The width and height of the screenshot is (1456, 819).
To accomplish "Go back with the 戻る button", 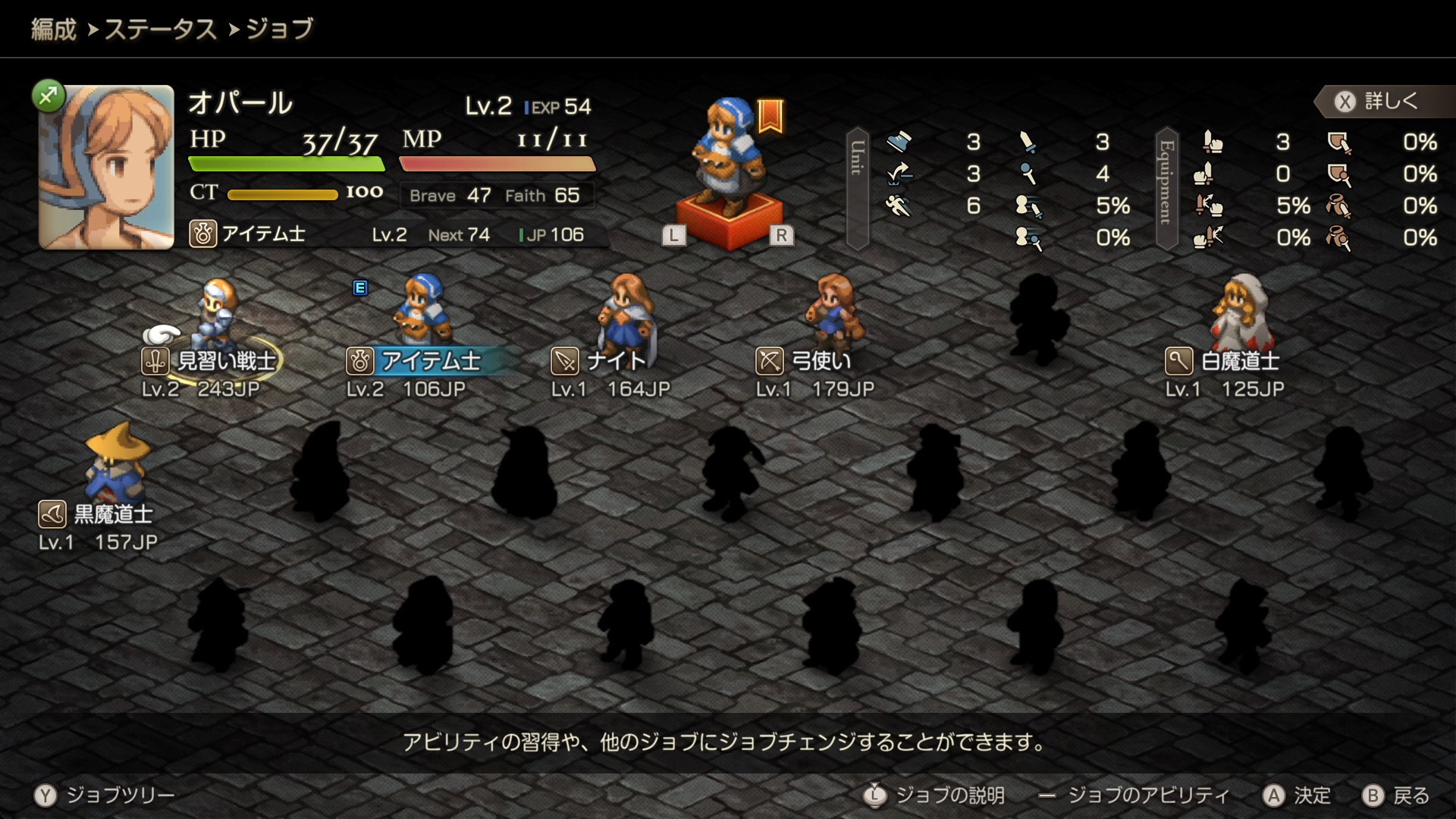I will (1396, 795).
